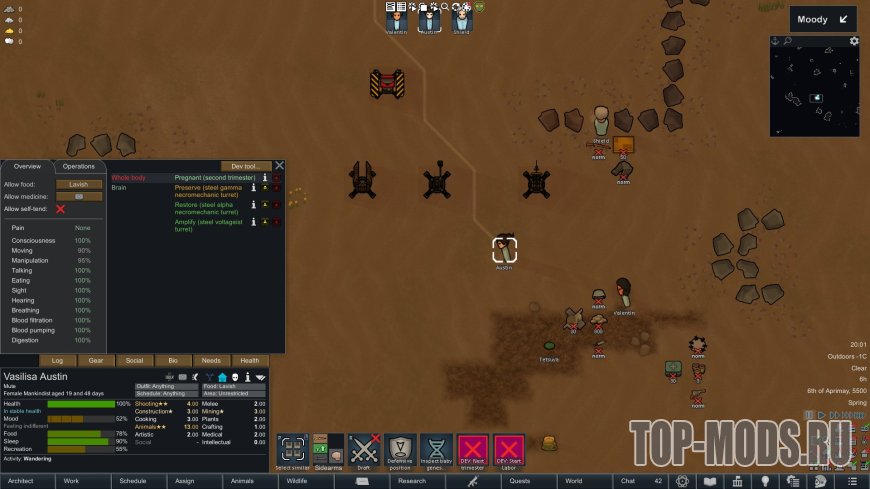Open the Research menu
The height and width of the screenshot is (489, 870).
(x=412, y=481)
